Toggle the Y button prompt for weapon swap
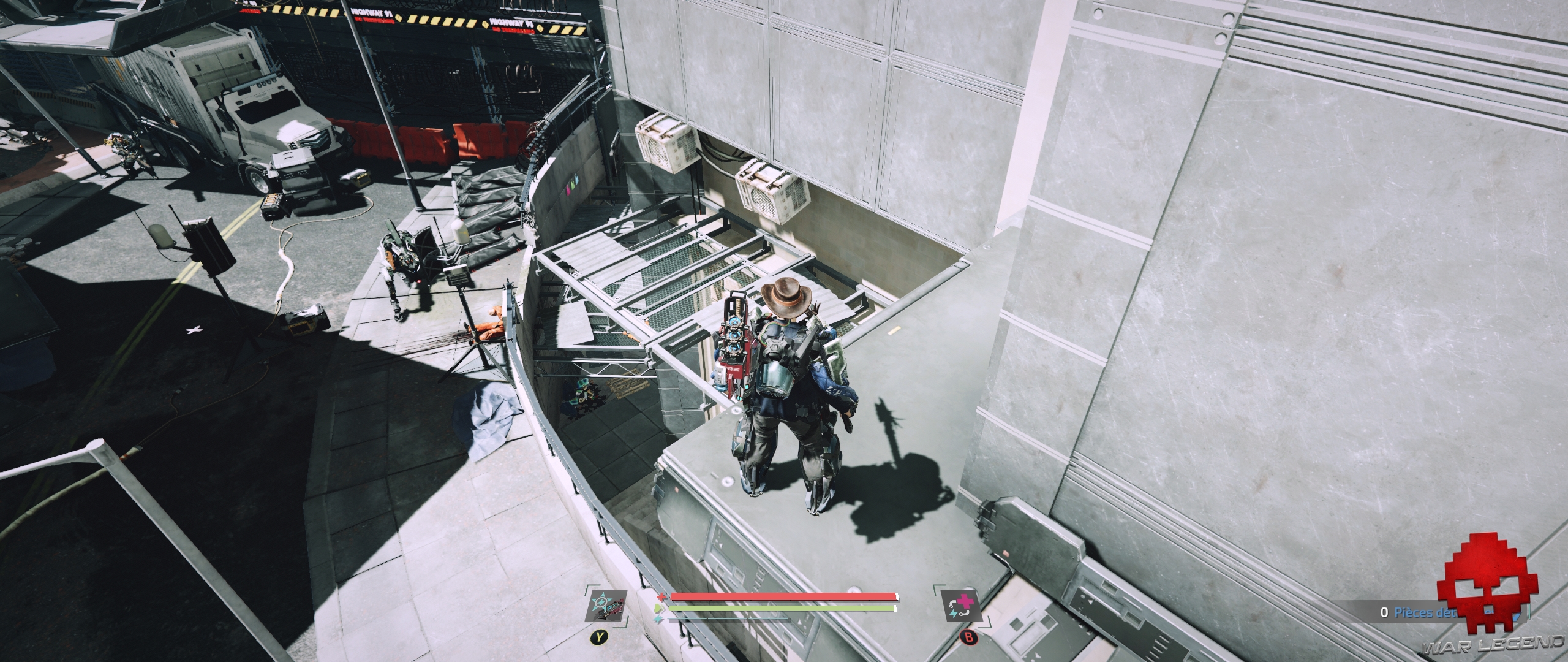 pyautogui.click(x=600, y=637)
